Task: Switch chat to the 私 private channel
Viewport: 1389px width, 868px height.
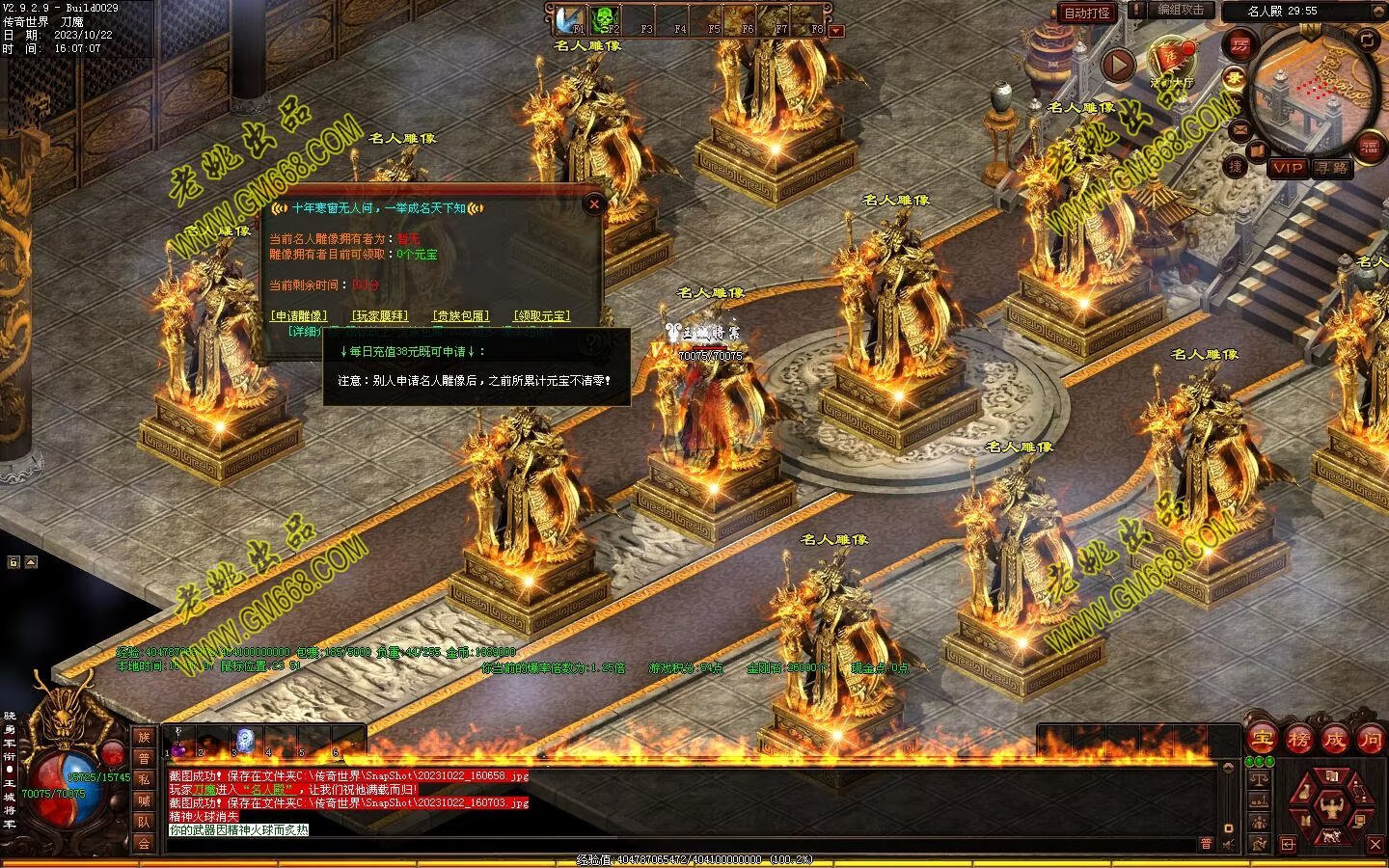Action: tap(144, 779)
